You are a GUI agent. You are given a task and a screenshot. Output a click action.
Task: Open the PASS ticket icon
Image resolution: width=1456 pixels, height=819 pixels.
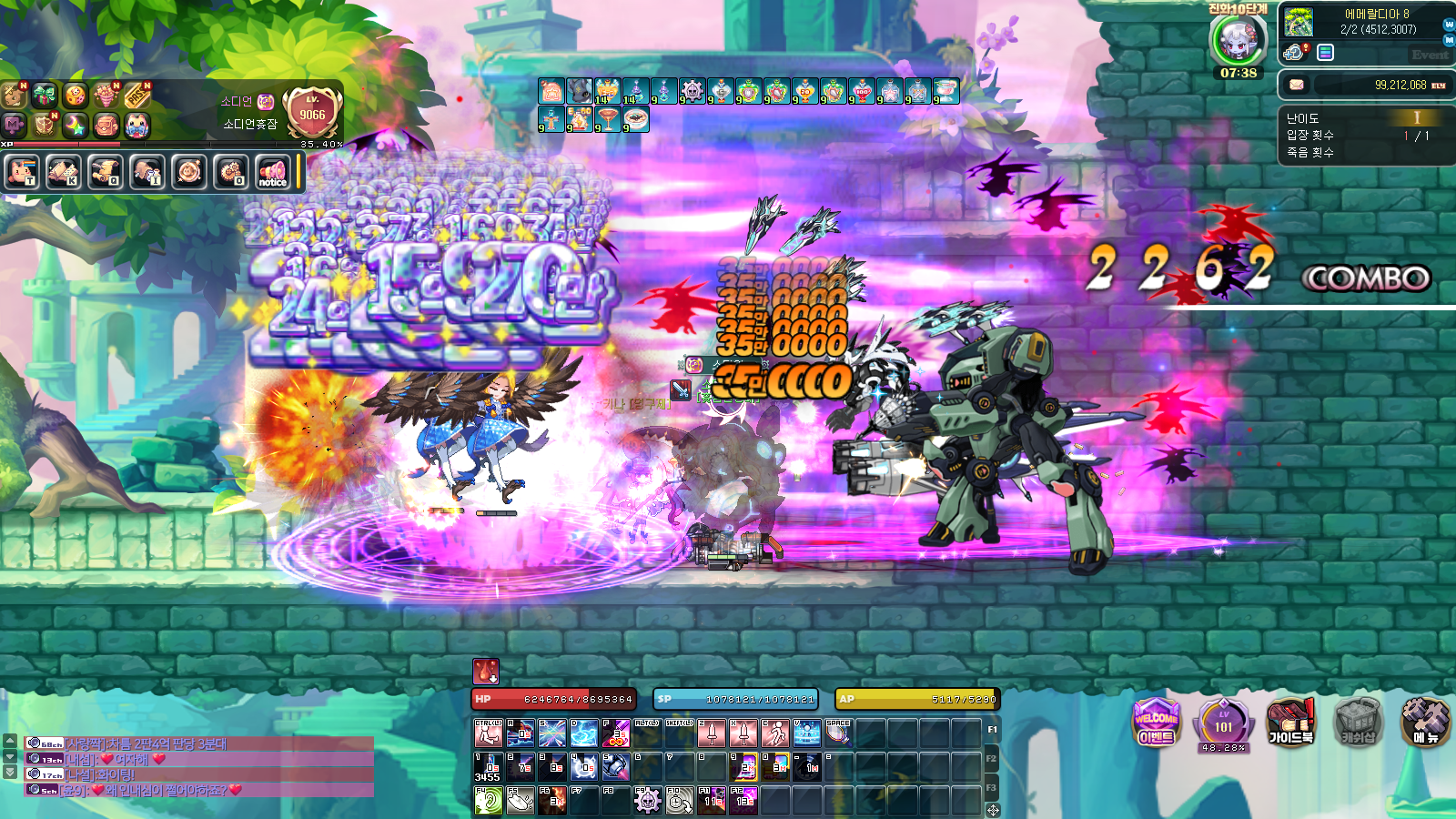point(136,95)
